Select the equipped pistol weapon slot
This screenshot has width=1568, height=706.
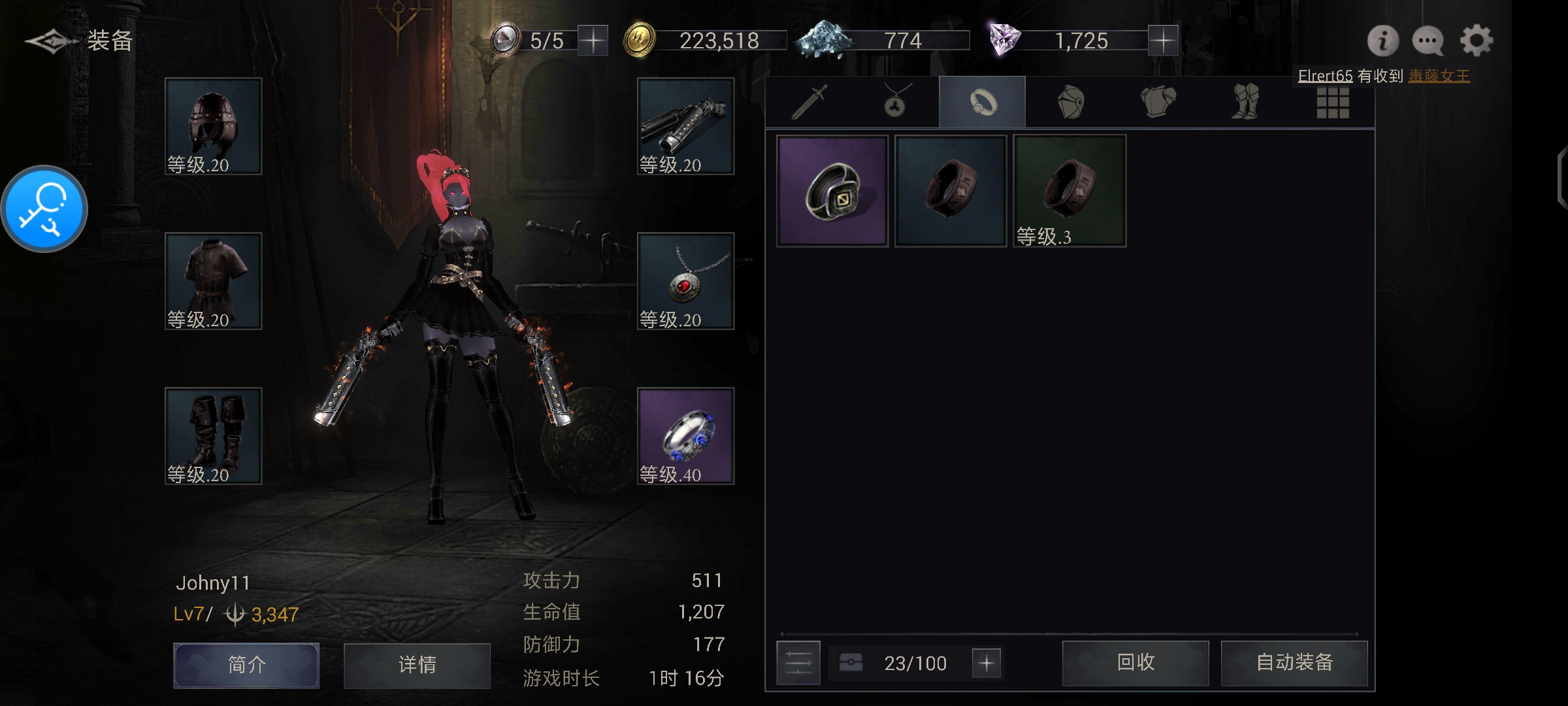(x=685, y=126)
